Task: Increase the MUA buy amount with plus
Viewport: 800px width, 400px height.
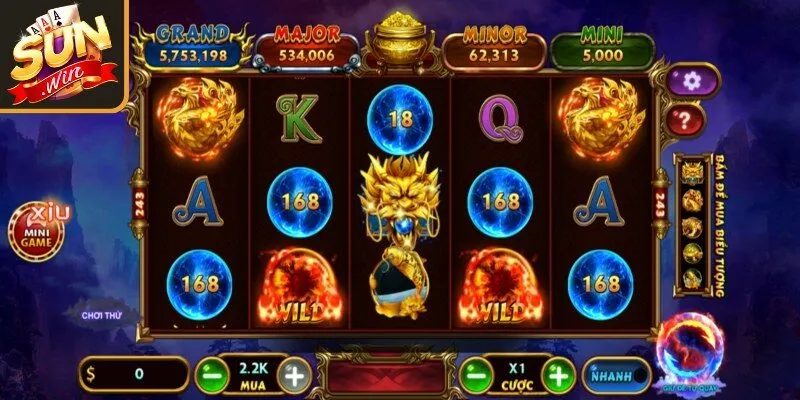Action: pos(294,376)
